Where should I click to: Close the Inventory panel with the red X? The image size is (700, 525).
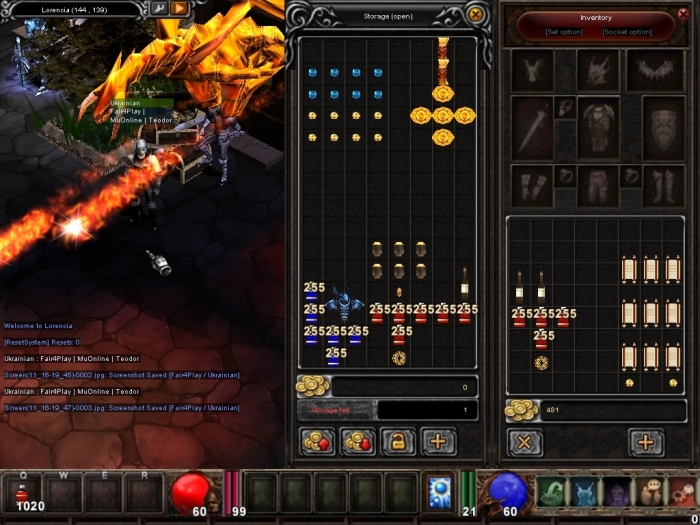685,14
